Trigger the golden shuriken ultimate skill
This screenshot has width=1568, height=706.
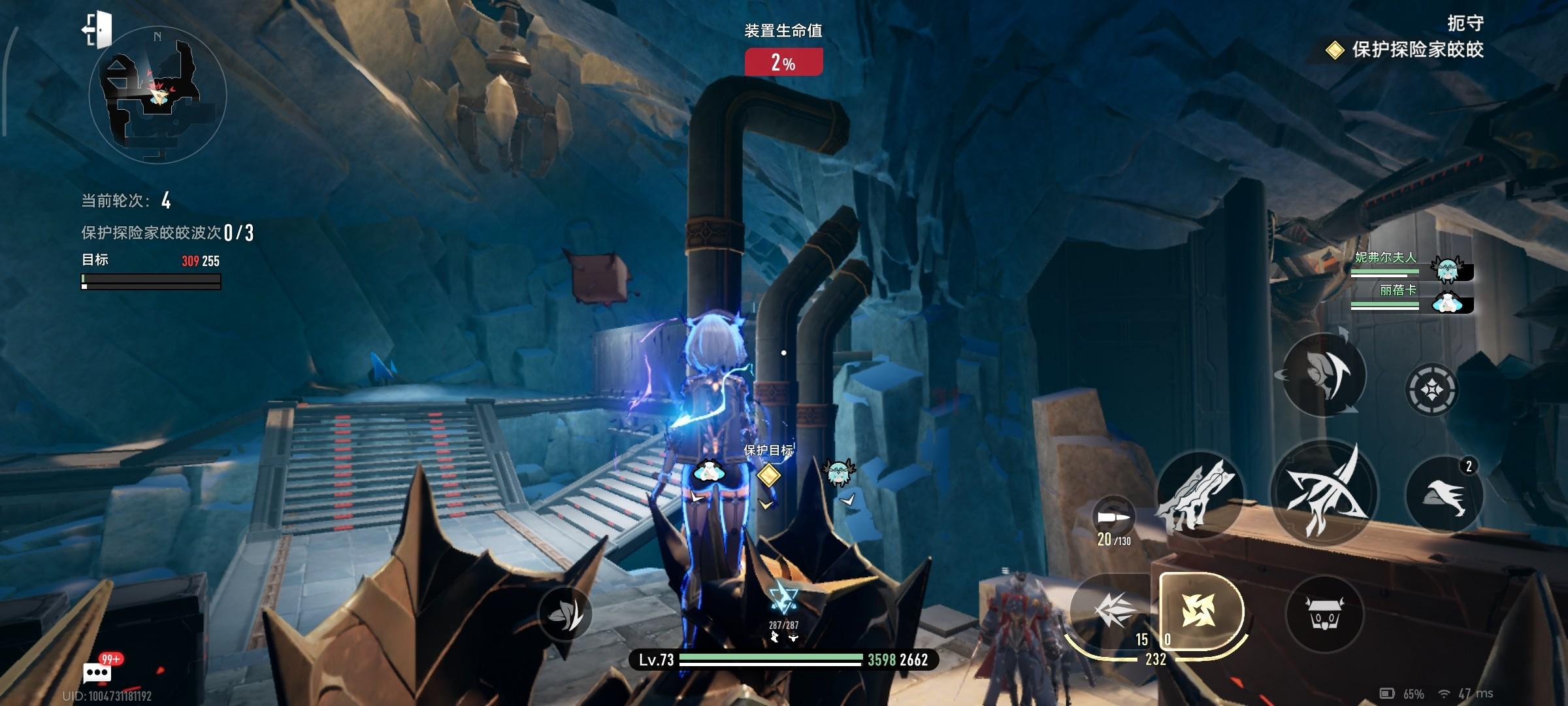pos(1200,611)
